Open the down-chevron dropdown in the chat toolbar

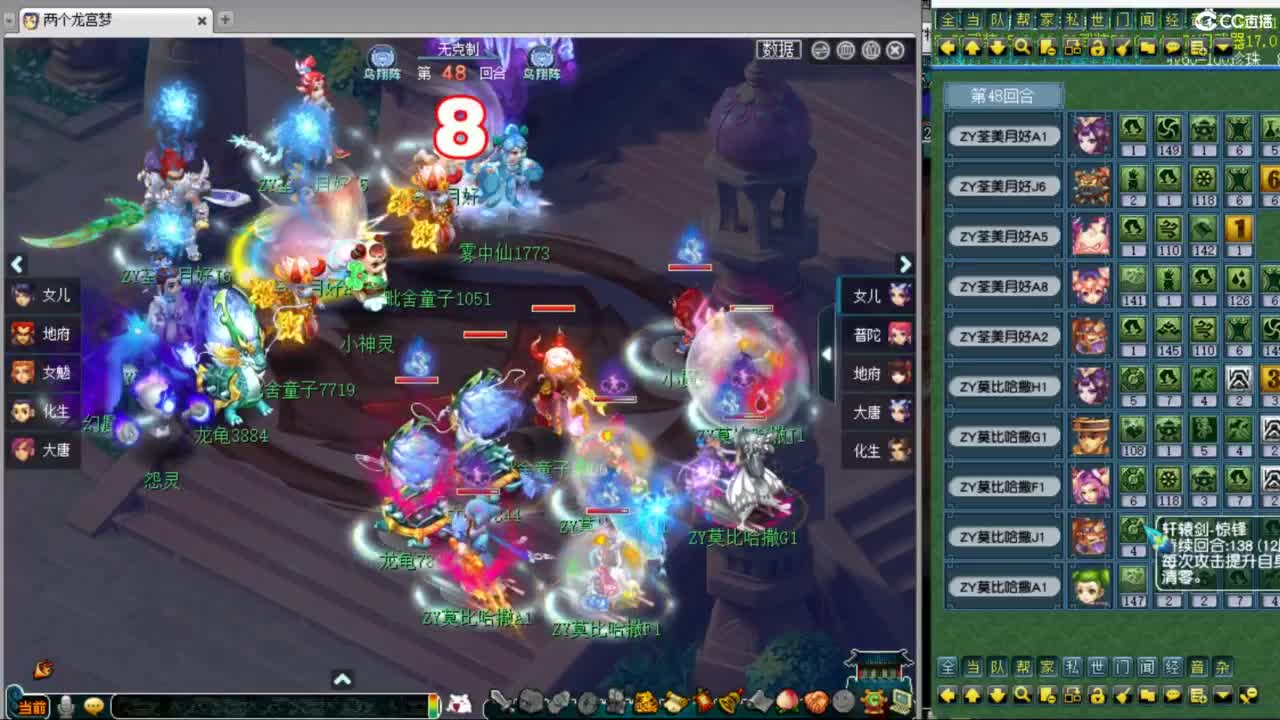pos(1224,48)
